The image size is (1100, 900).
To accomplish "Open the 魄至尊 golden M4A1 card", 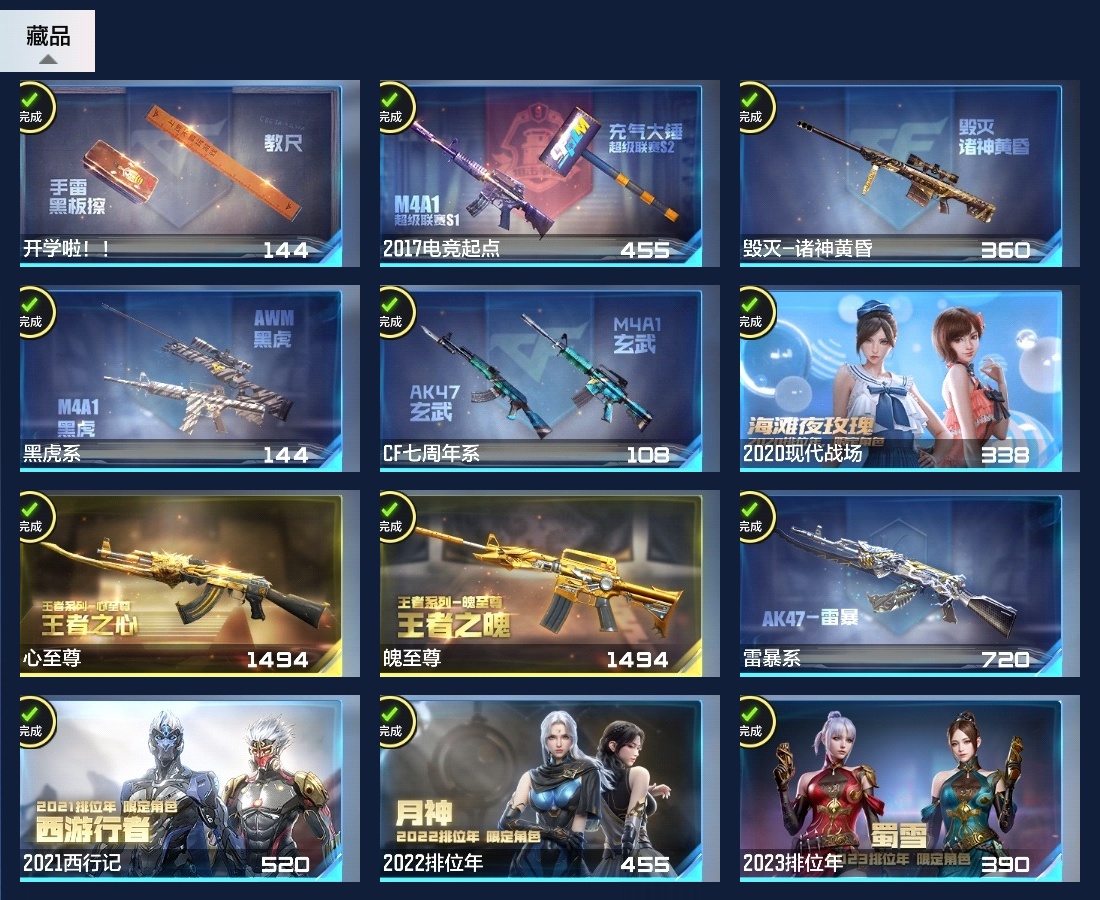I will pyautogui.click(x=540, y=585).
